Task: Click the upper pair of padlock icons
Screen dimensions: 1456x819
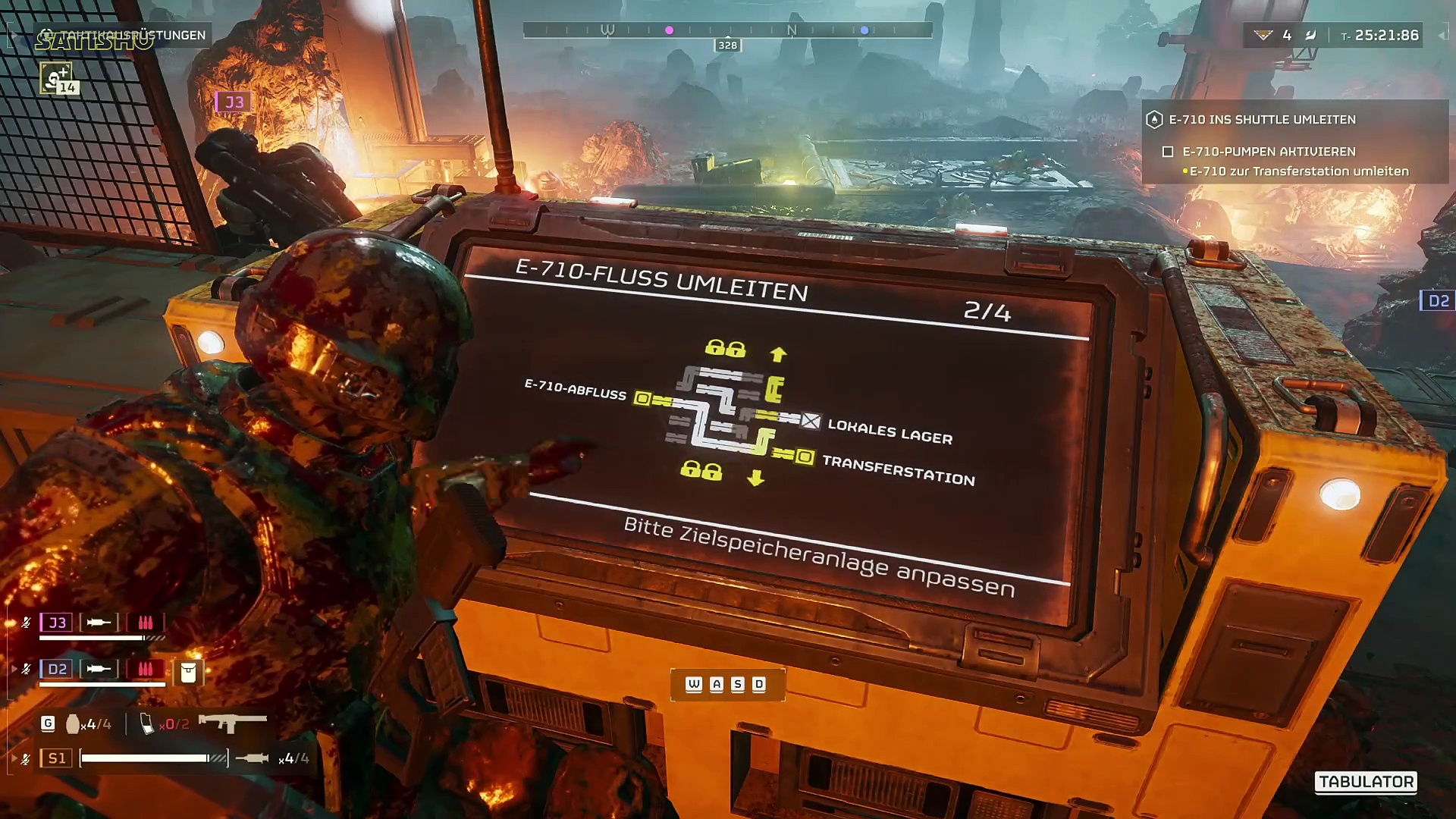Action: (725, 348)
